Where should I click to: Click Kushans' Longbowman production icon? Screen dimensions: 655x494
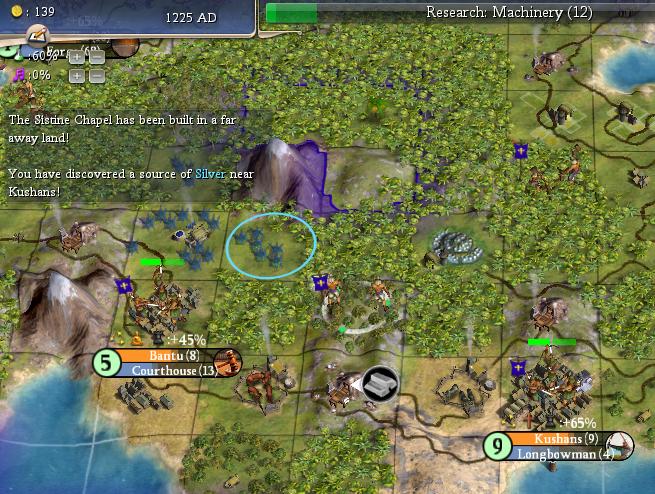pyautogui.click(x=619, y=446)
